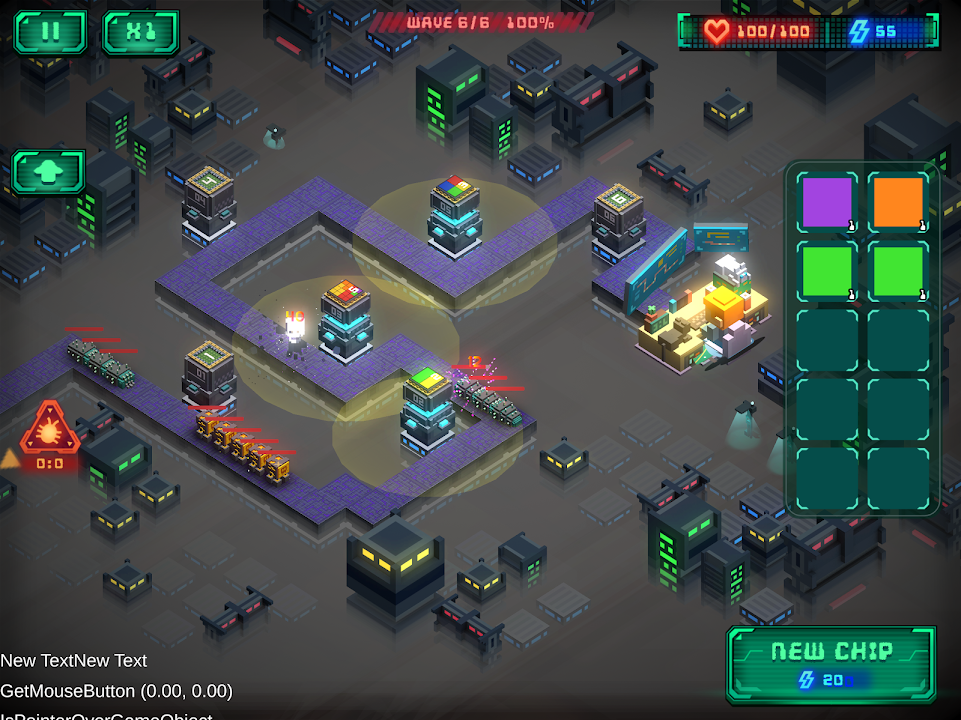Select the purple chip slot
The width and height of the screenshot is (961, 720).
tap(828, 203)
